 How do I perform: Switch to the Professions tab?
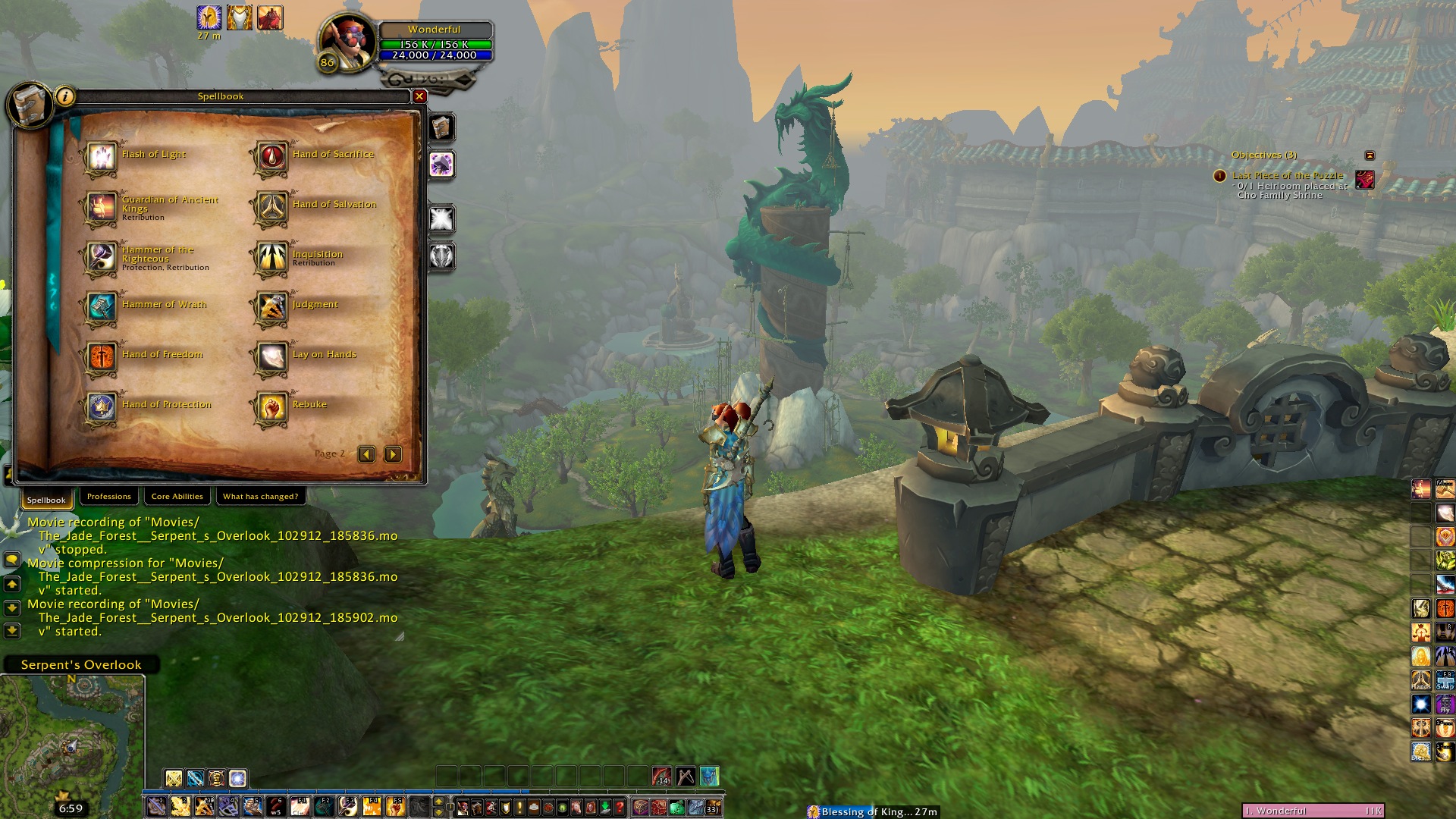108,497
